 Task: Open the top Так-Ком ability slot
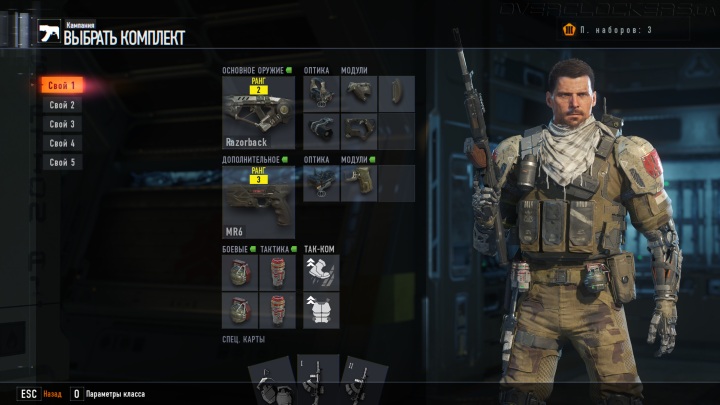click(x=321, y=272)
